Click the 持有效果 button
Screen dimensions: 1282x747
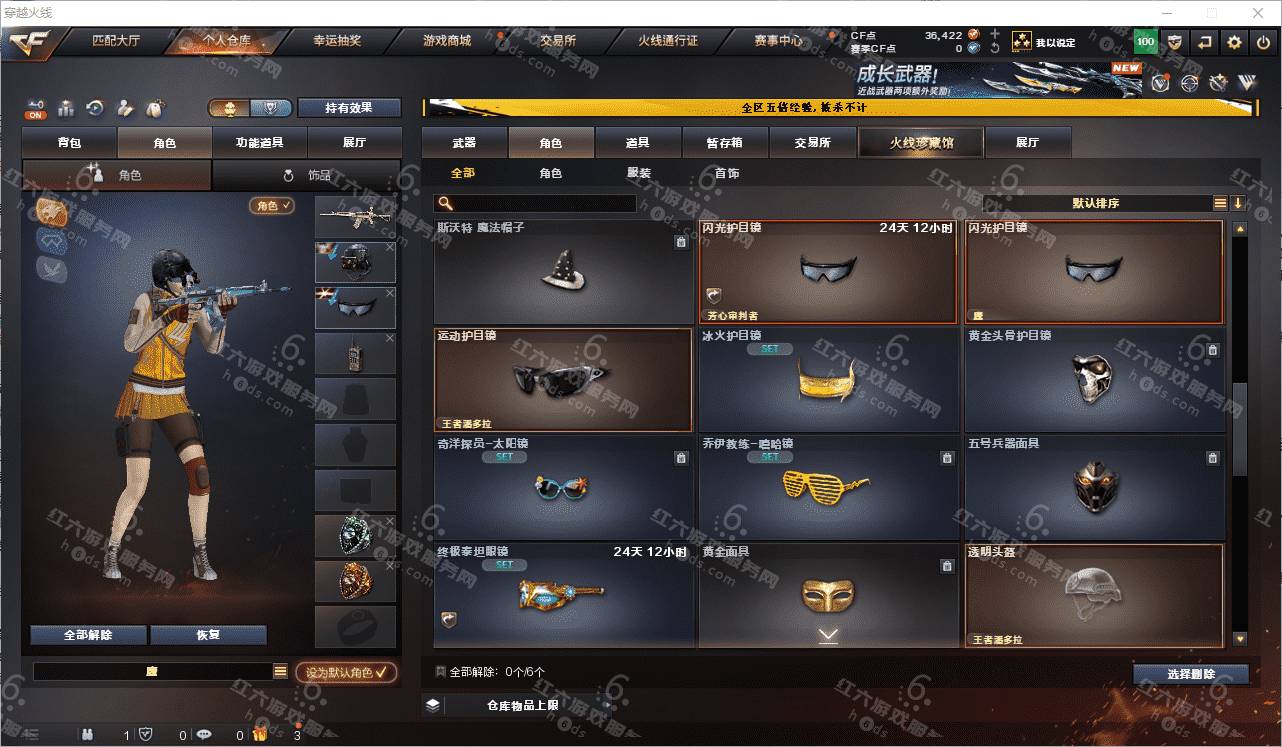pyautogui.click(x=348, y=108)
